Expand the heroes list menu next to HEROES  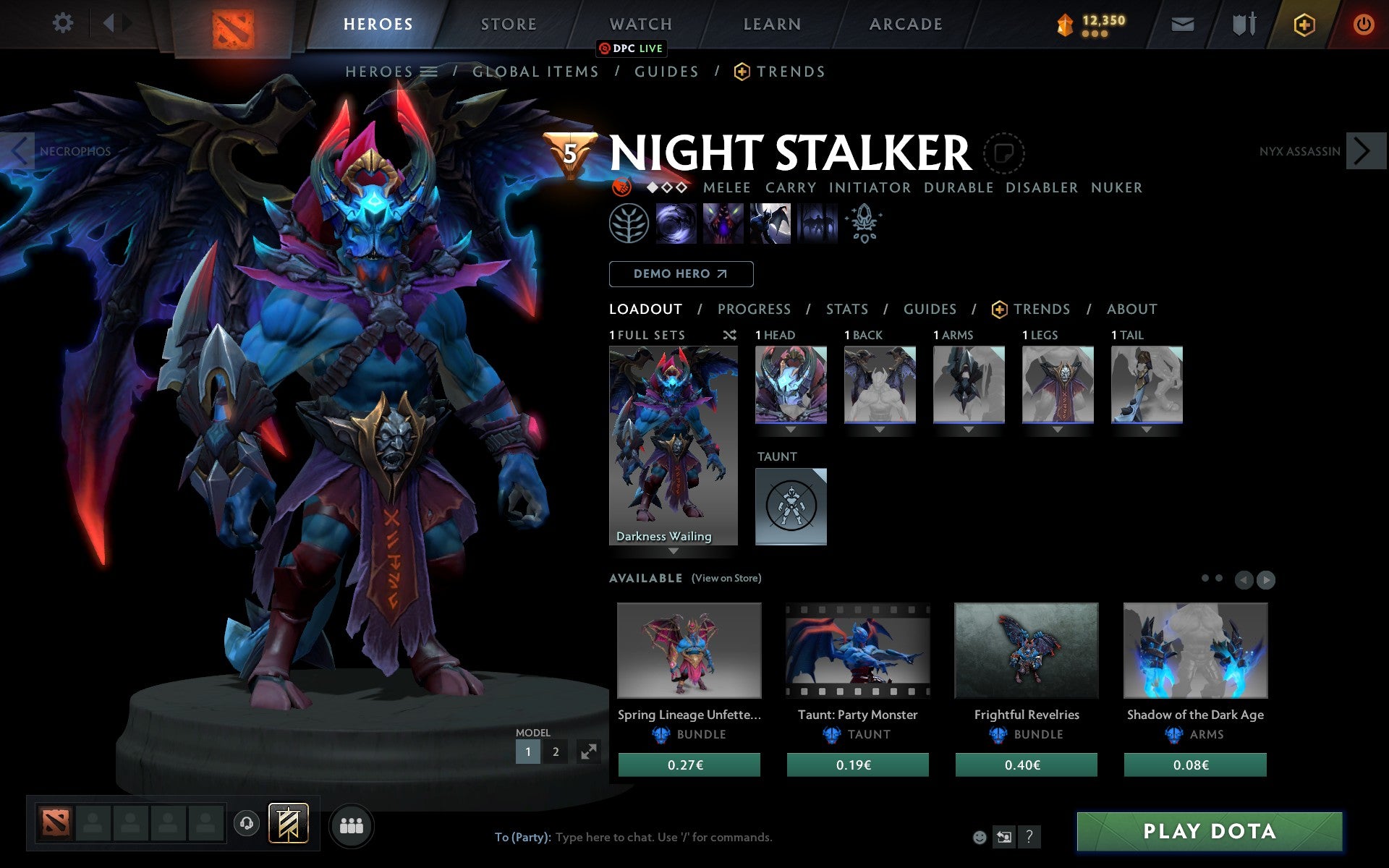429,72
